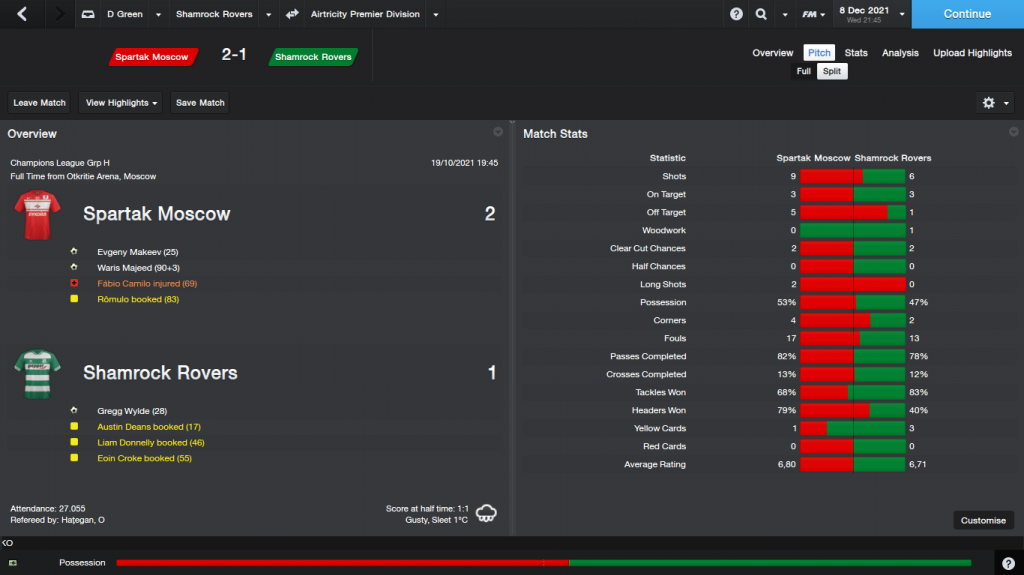Go back using the left arrow
Screen dimensions: 1024x575
pos(23,14)
